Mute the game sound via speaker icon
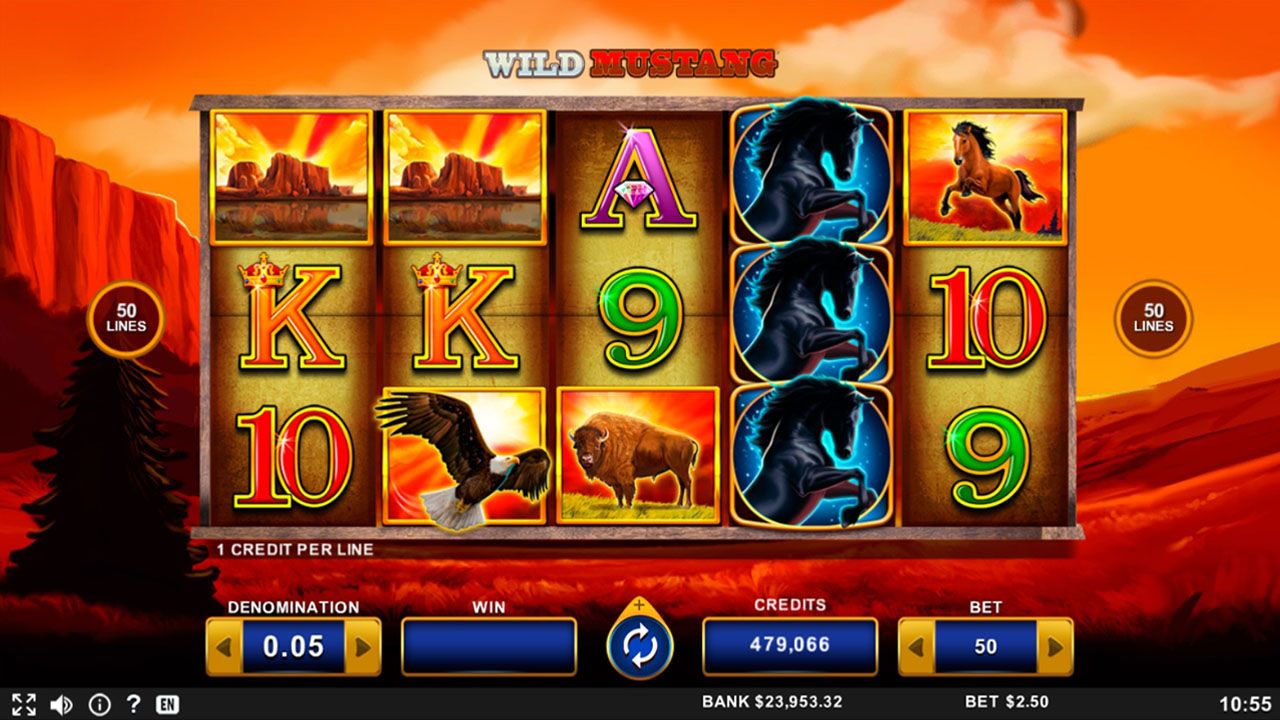This screenshot has height=720, width=1280. point(61,704)
